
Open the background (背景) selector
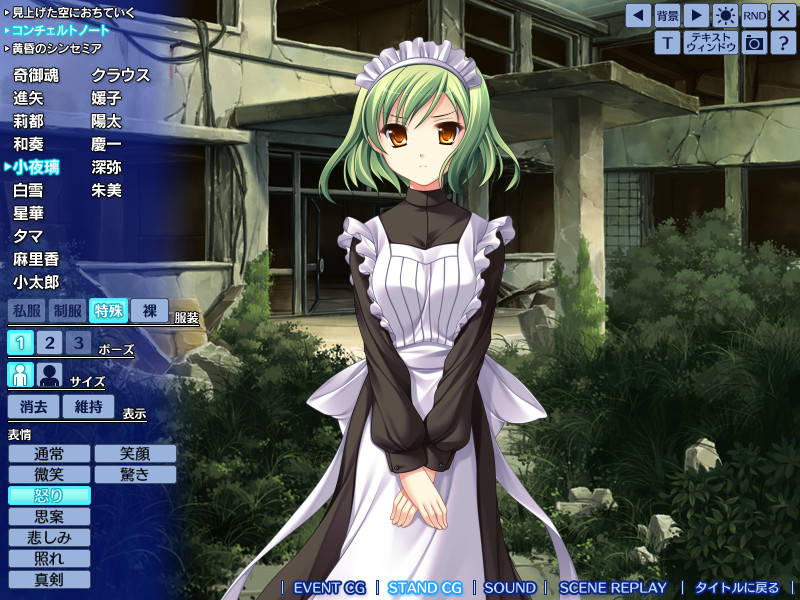667,15
